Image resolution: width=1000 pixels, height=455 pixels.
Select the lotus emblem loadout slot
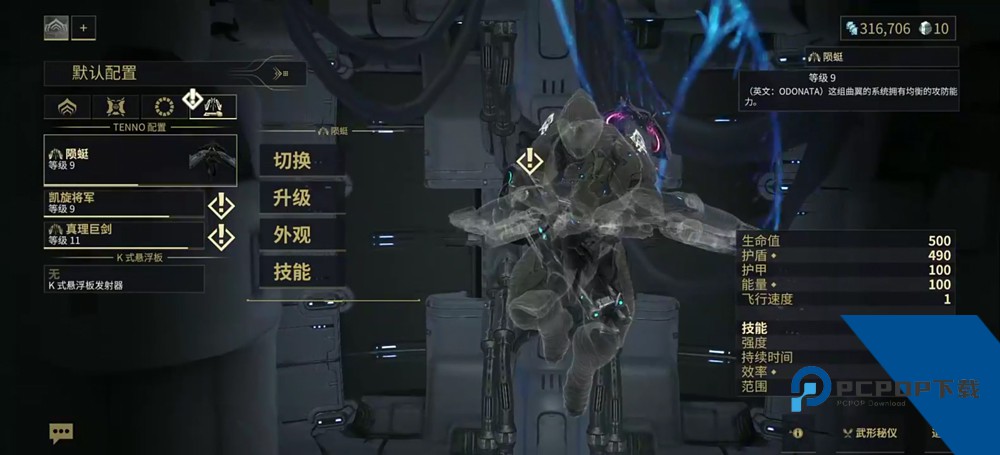[56, 28]
